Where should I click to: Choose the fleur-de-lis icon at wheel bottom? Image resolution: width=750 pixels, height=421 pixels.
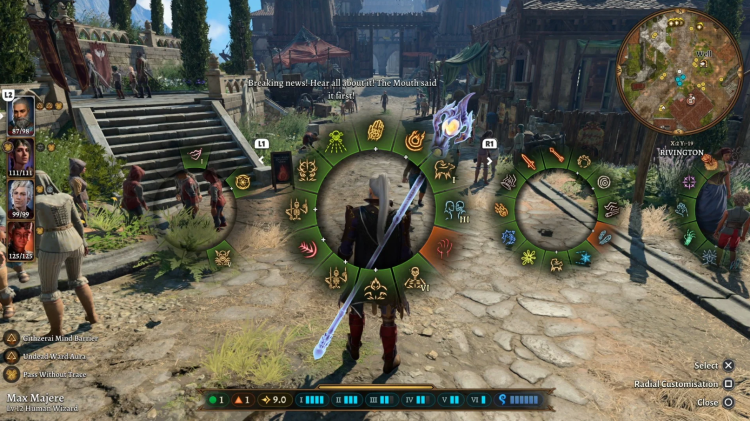pyautogui.click(x=376, y=289)
